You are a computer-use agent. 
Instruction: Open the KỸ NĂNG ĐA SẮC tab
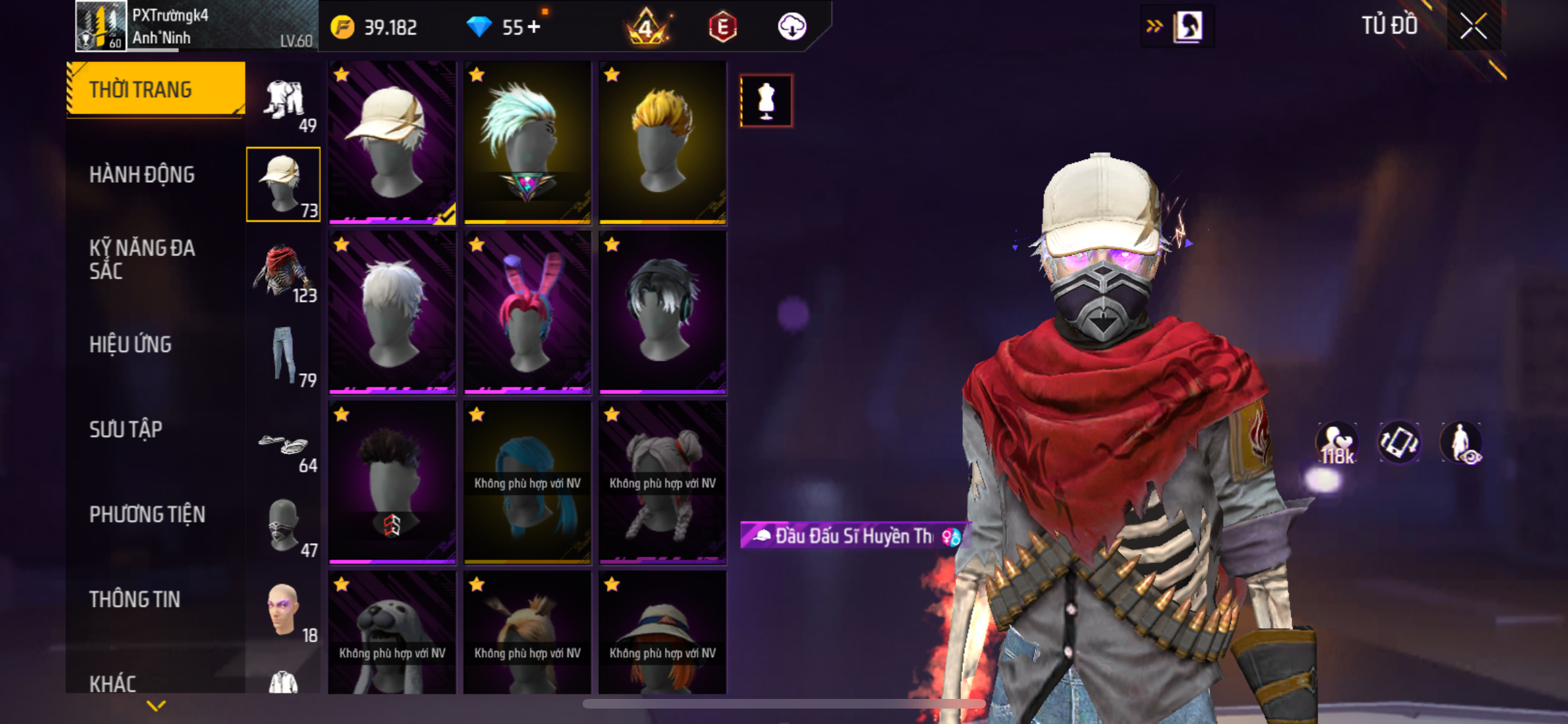point(142,259)
